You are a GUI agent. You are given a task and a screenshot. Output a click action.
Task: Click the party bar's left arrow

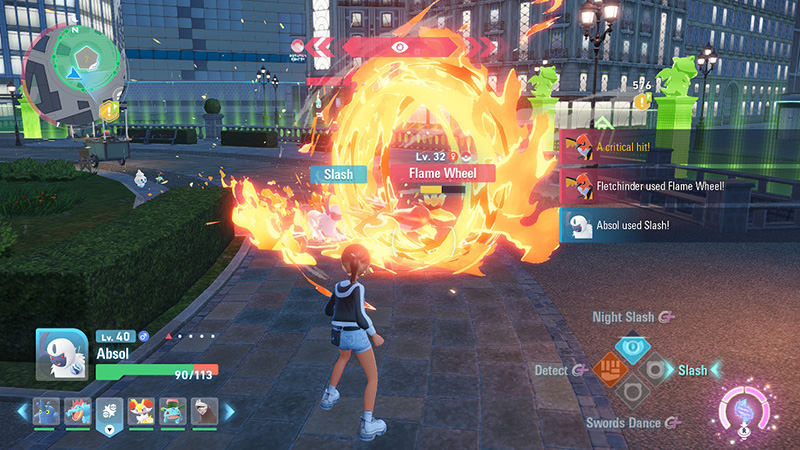(22, 411)
